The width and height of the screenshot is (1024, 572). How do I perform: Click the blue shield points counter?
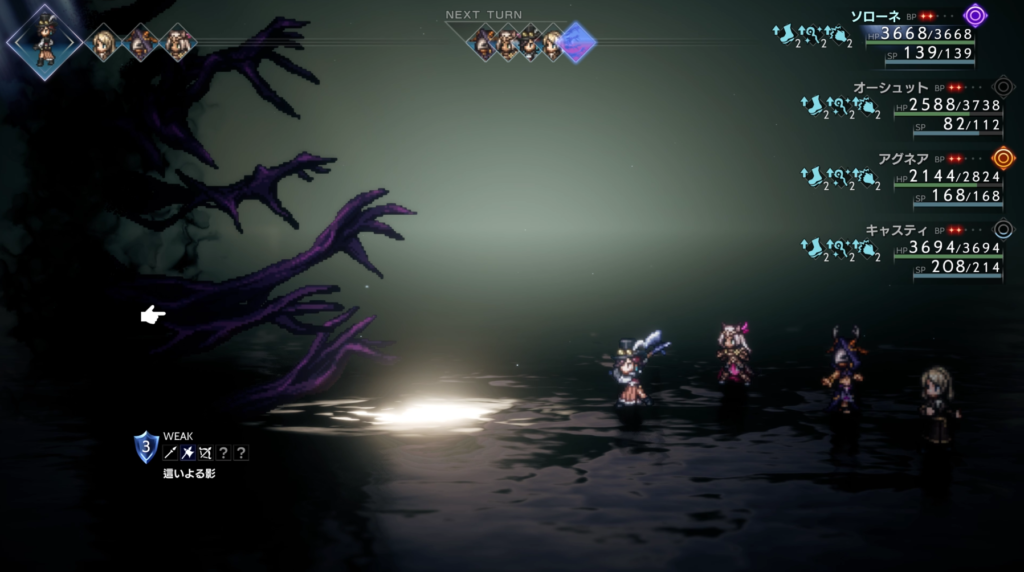pos(146,447)
